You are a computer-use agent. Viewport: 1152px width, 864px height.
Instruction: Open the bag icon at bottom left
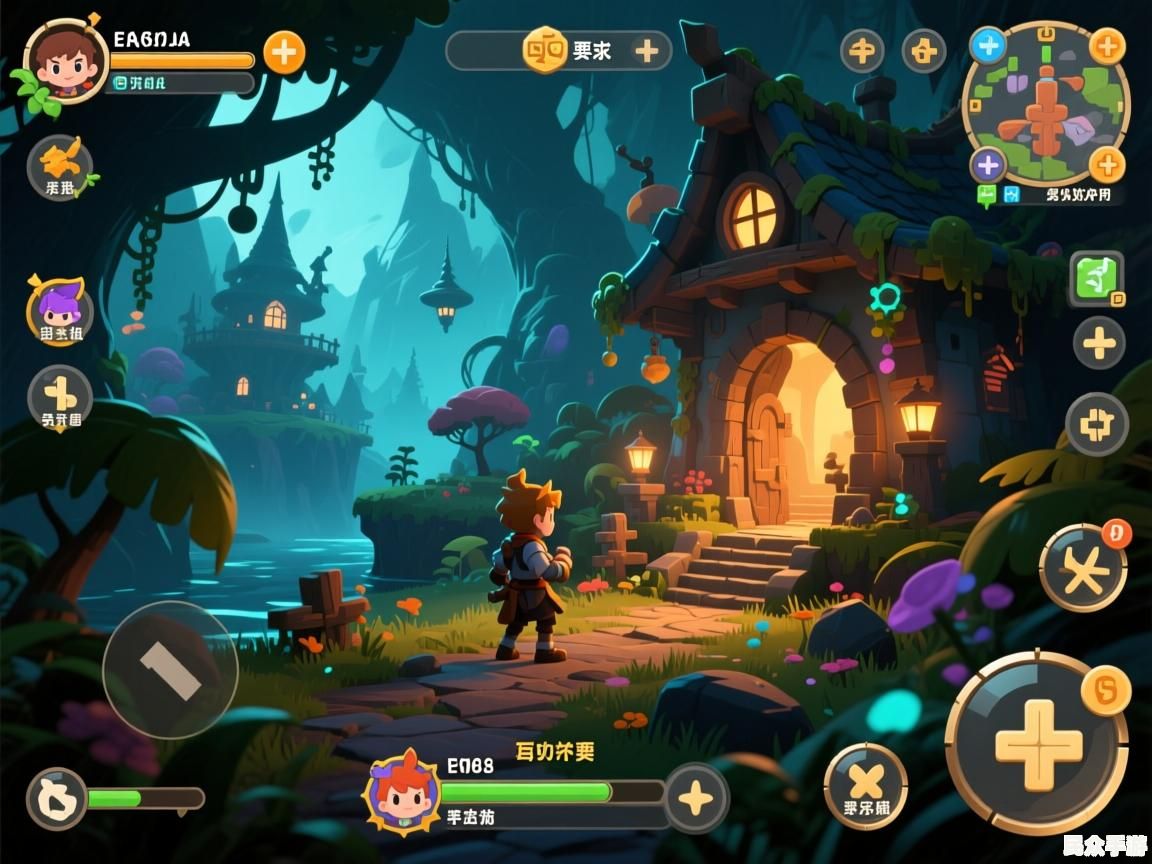click(56, 798)
